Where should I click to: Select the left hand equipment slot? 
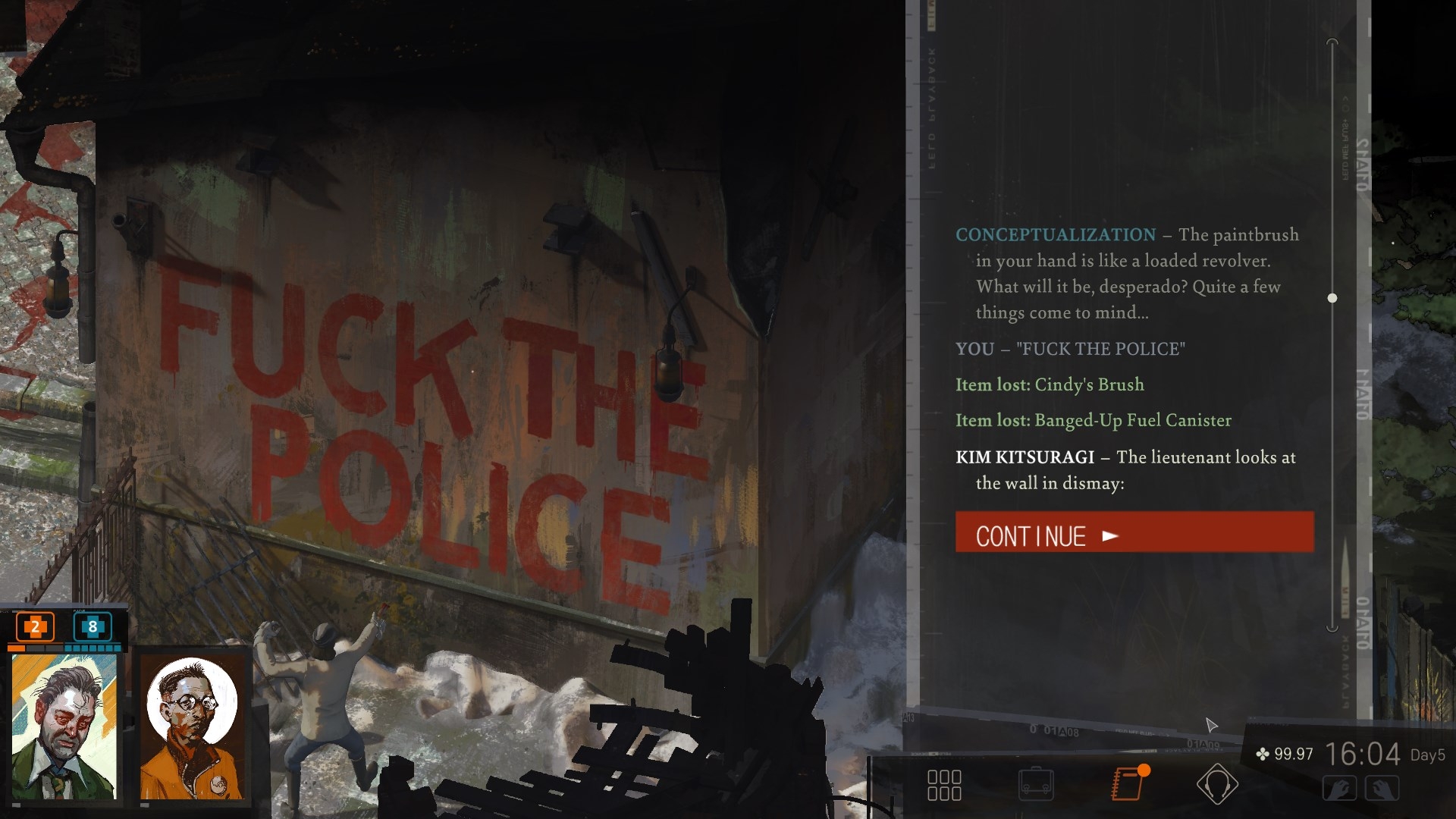[x=1340, y=789]
